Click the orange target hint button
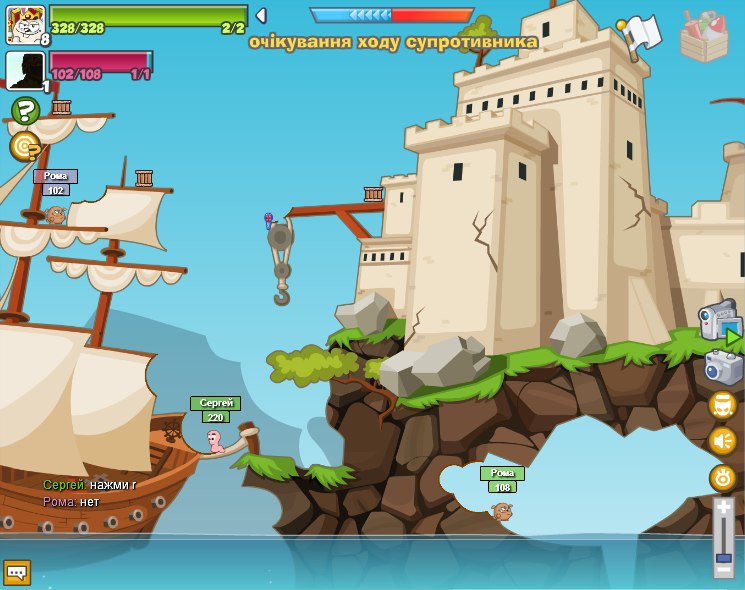Image resolution: width=745 pixels, height=590 pixels. [25, 147]
